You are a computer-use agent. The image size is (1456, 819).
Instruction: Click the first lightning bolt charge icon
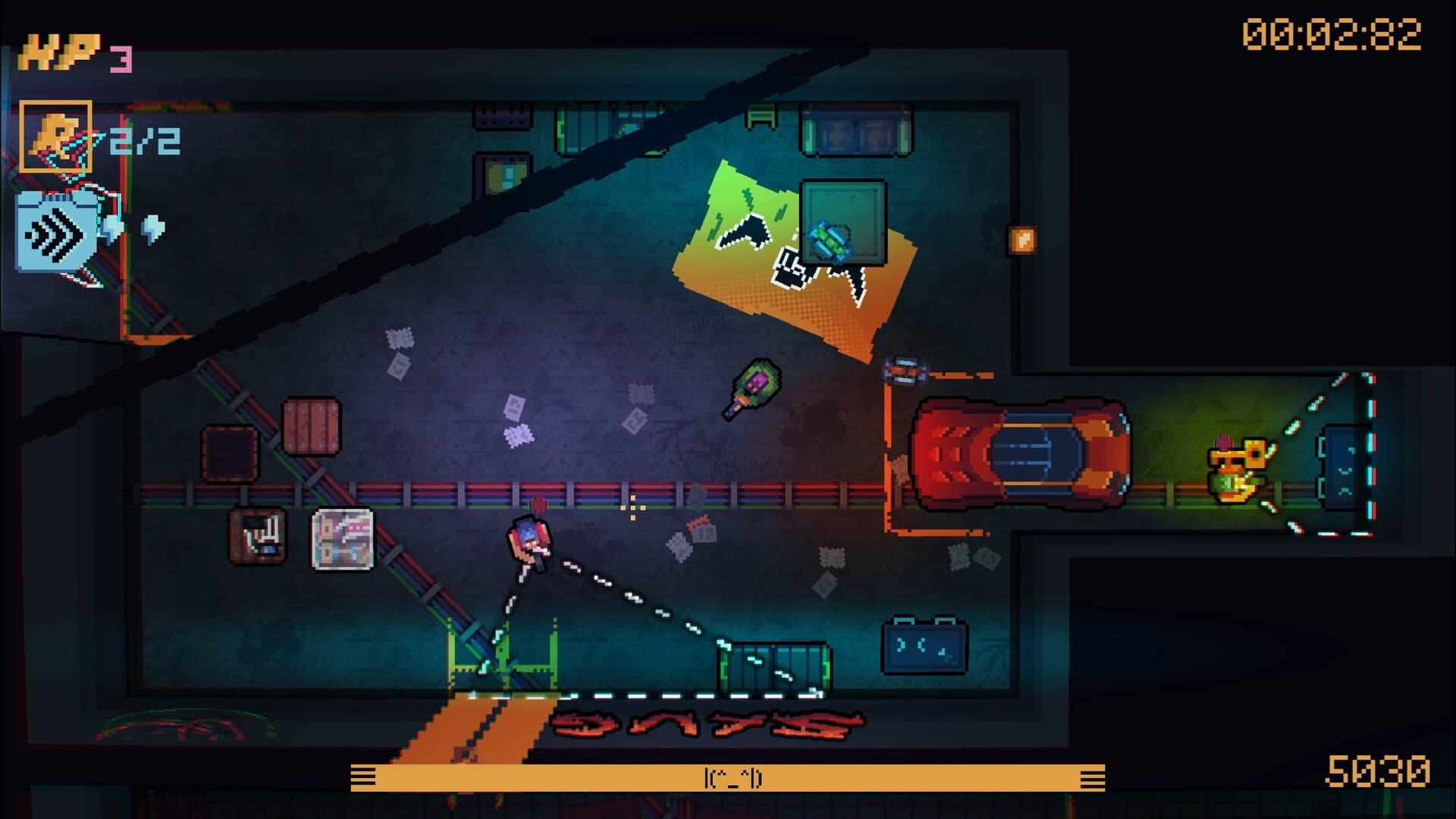(x=112, y=230)
